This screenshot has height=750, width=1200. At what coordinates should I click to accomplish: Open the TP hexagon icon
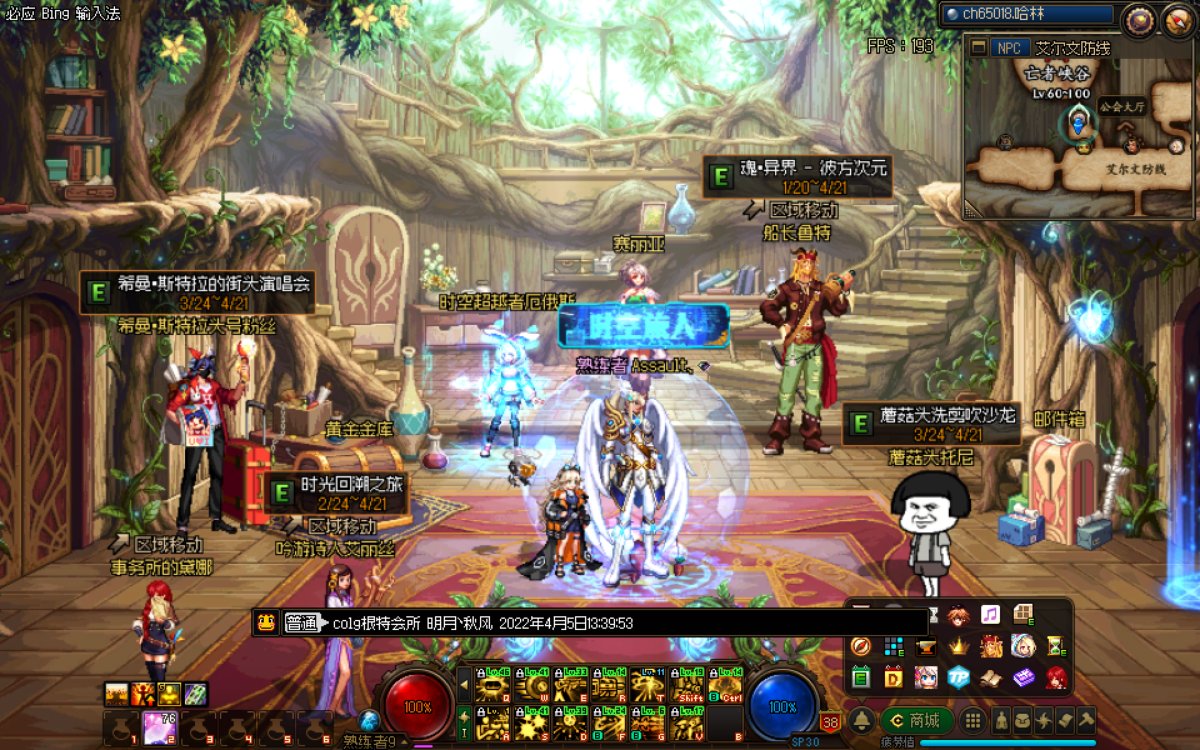click(x=959, y=677)
